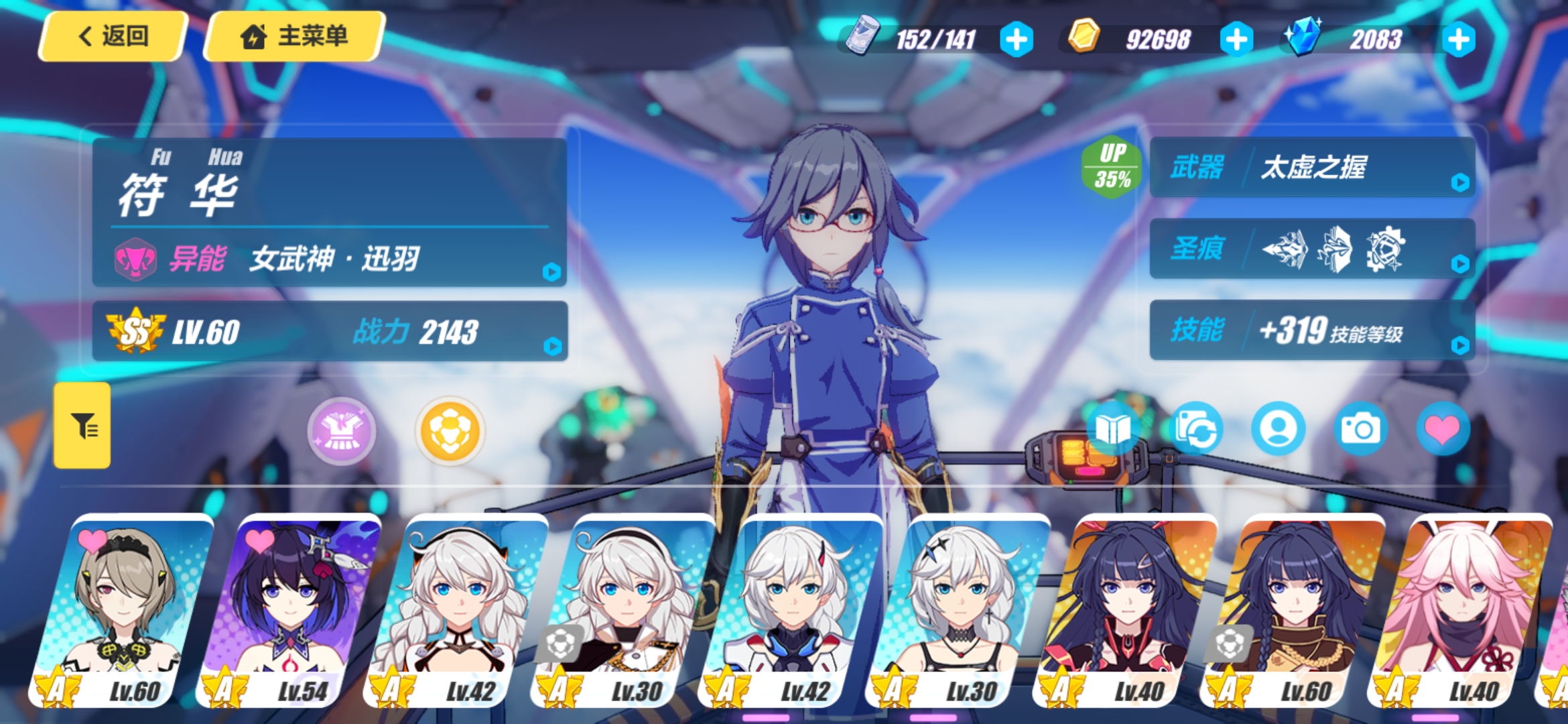The height and width of the screenshot is (724, 1568).
Task: Open the book archive icon
Action: (x=1112, y=429)
